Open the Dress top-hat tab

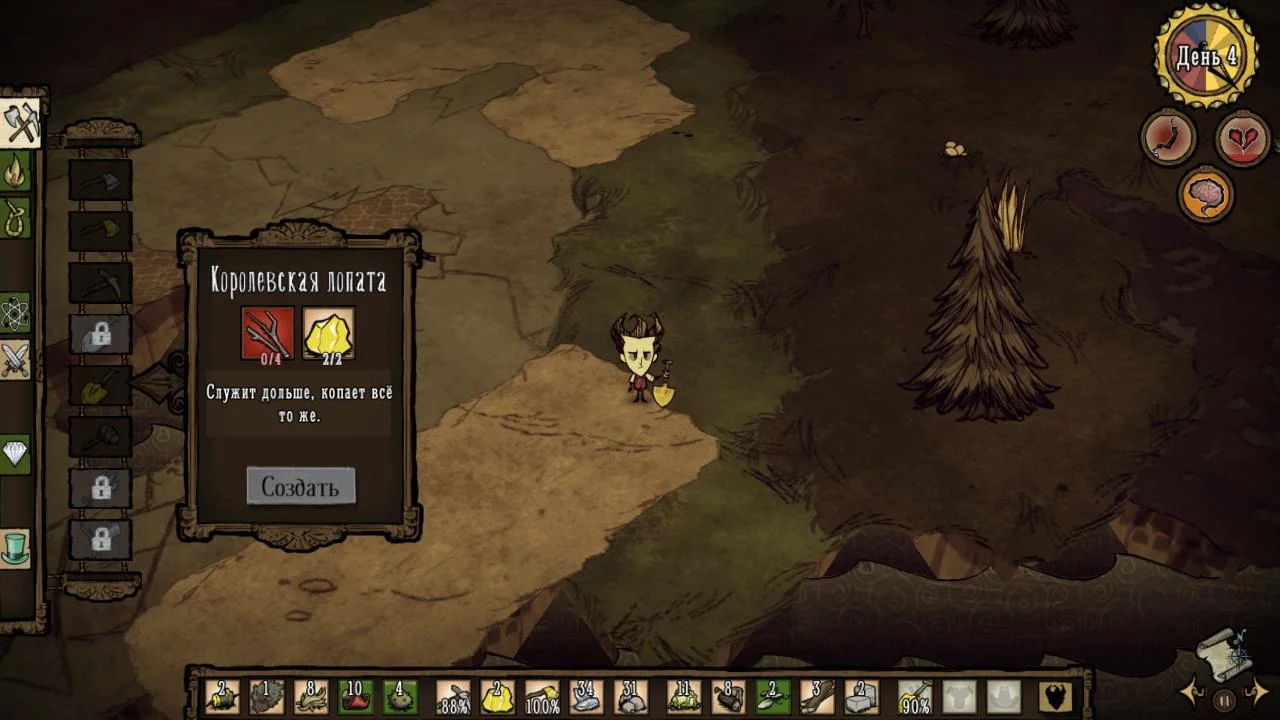(16, 548)
